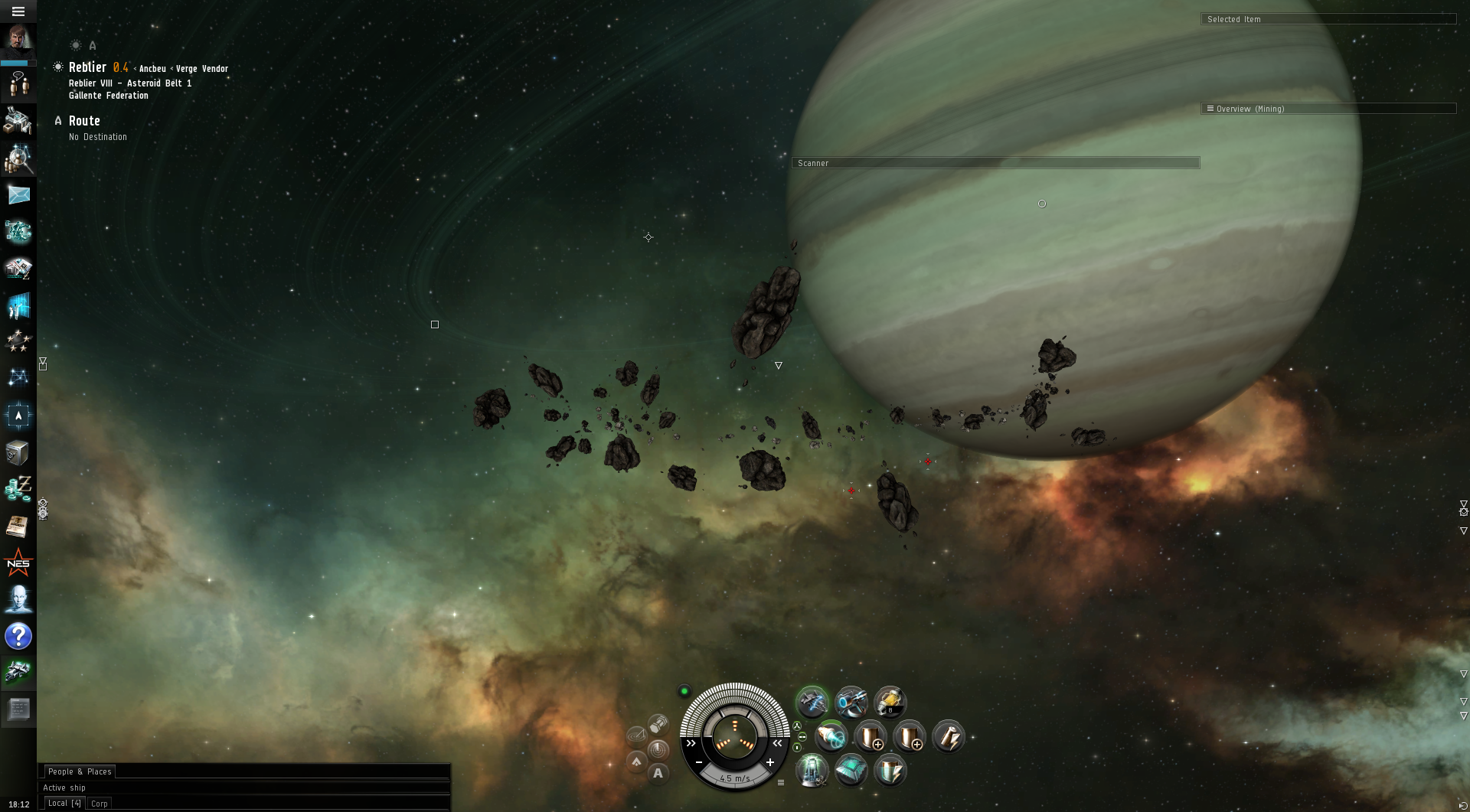Switch to the Corp chat tab
Viewport: 1470px width, 812px height.
100,804
